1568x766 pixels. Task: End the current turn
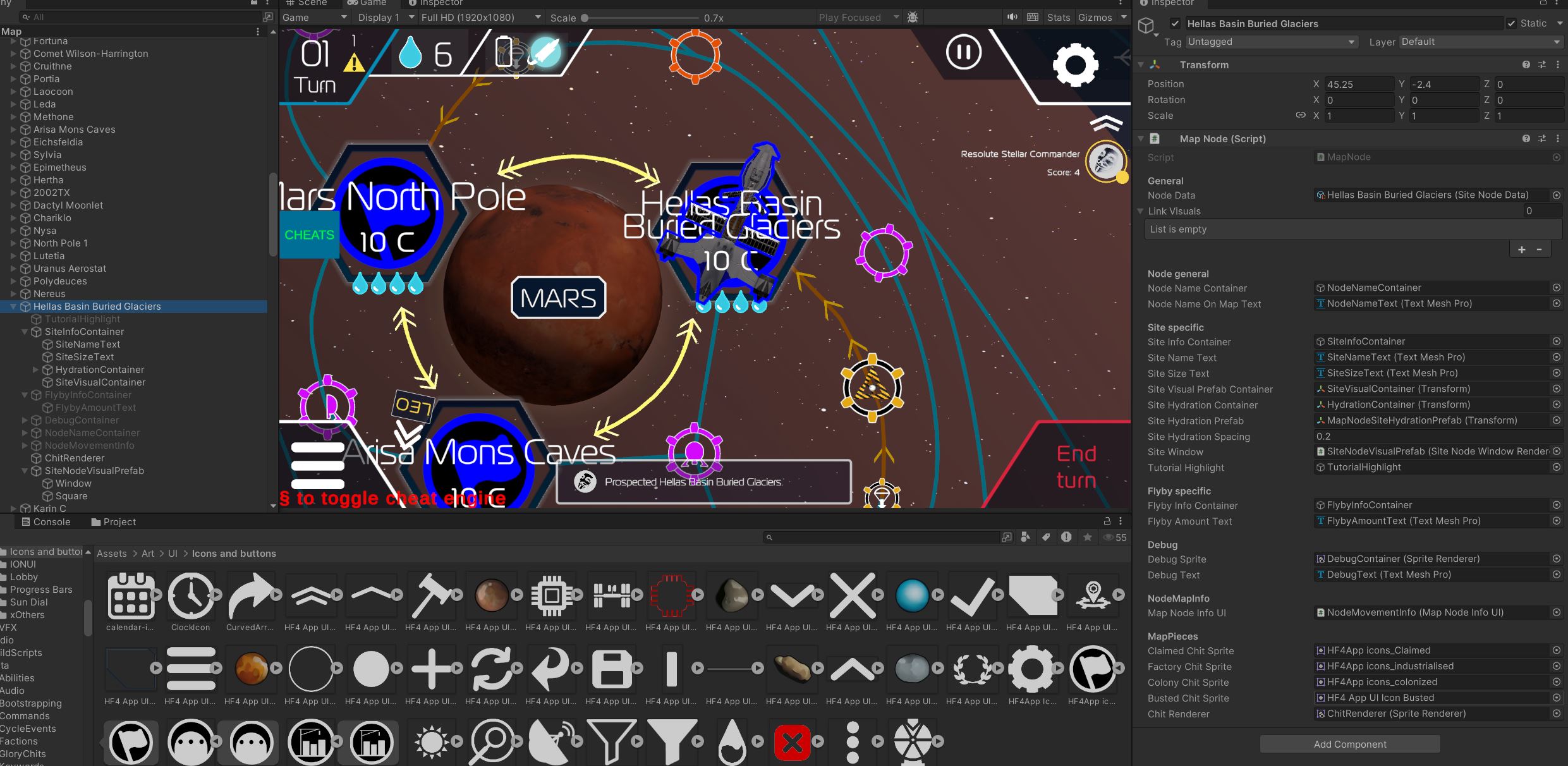(1076, 467)
